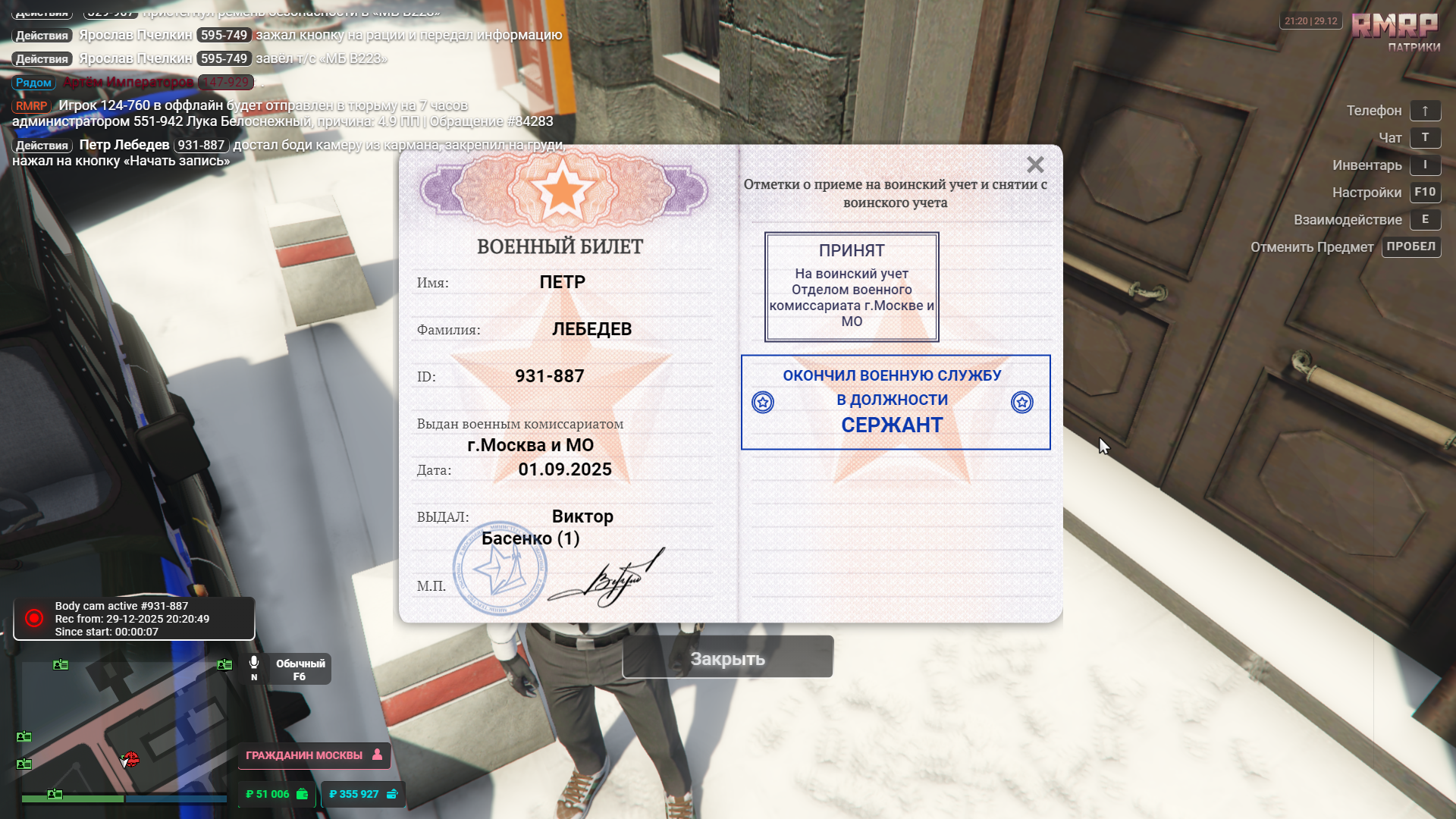The width and height of the screenshot is (1456, 819).
Task: Close the military ID with the X
Action: tap(1035, 165)
